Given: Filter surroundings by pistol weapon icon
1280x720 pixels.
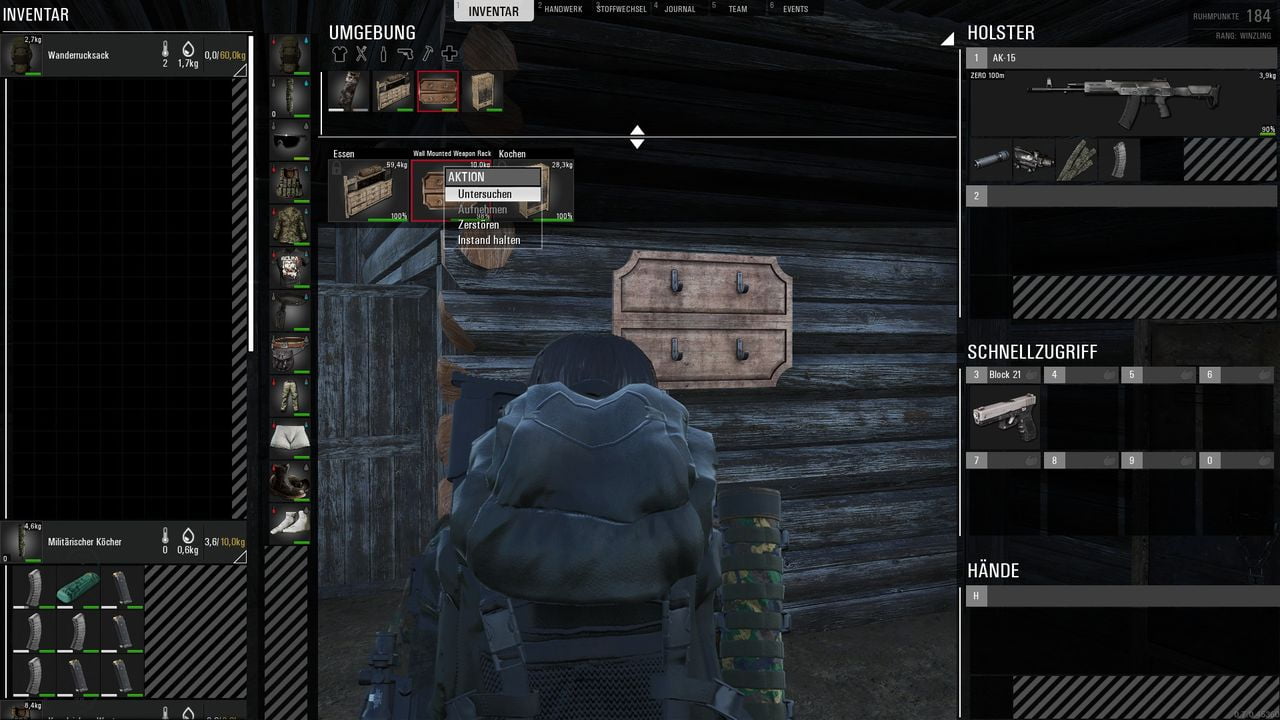Looking at the screenshot, I should (x=405, y=54).
